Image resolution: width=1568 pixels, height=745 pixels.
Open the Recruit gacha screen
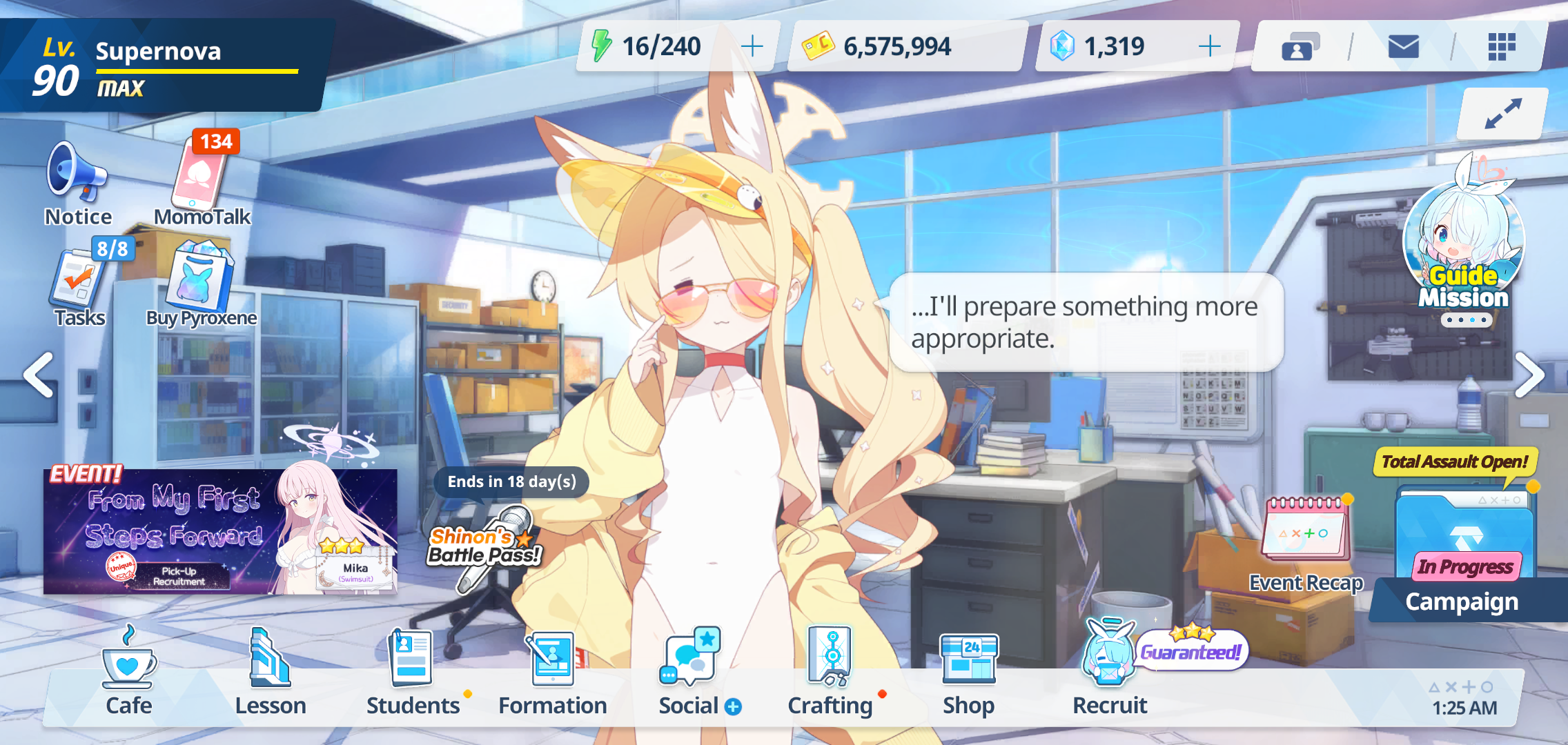[x=1110, y=673]
